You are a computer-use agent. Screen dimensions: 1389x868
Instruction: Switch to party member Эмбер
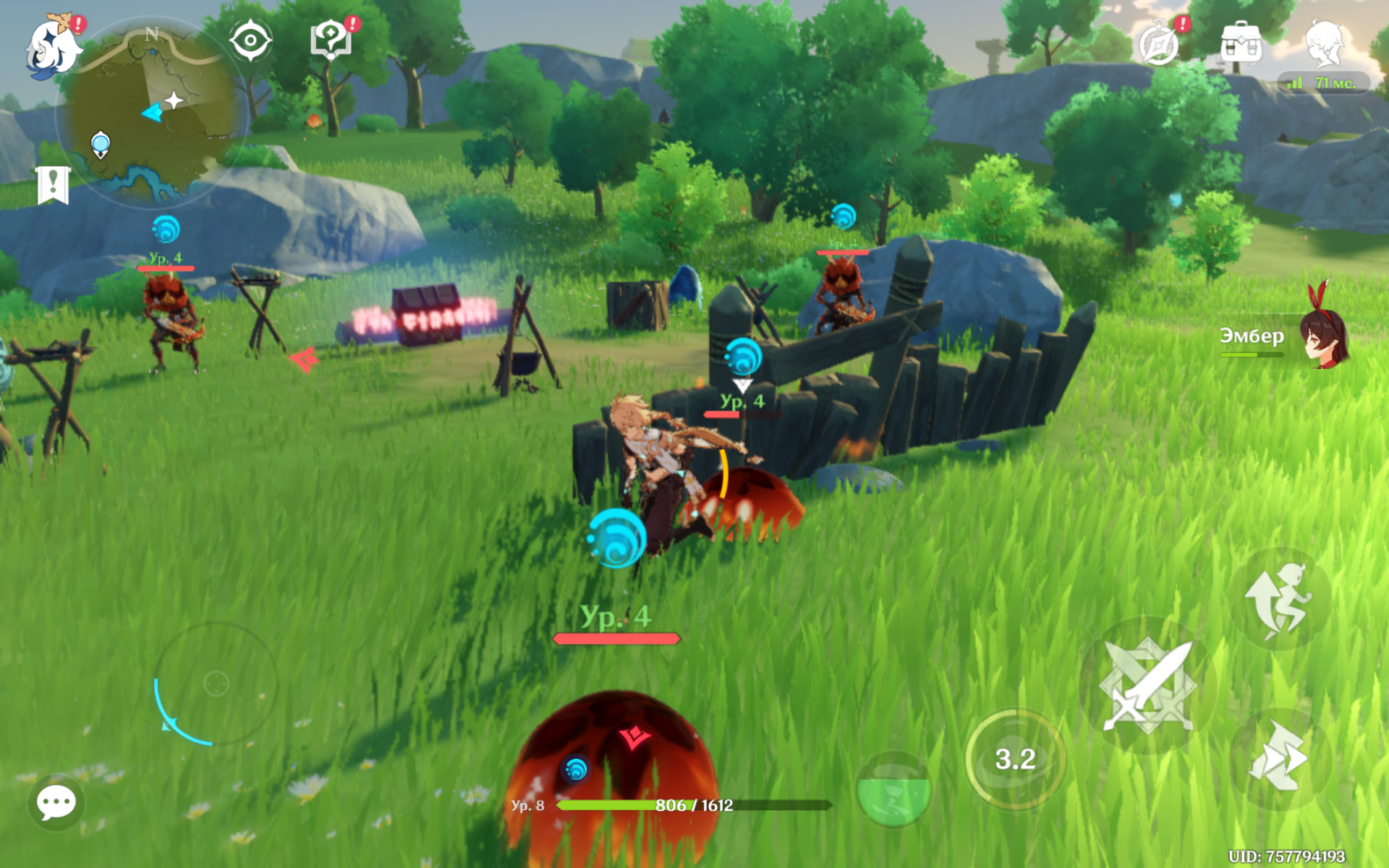(1324, 338)
